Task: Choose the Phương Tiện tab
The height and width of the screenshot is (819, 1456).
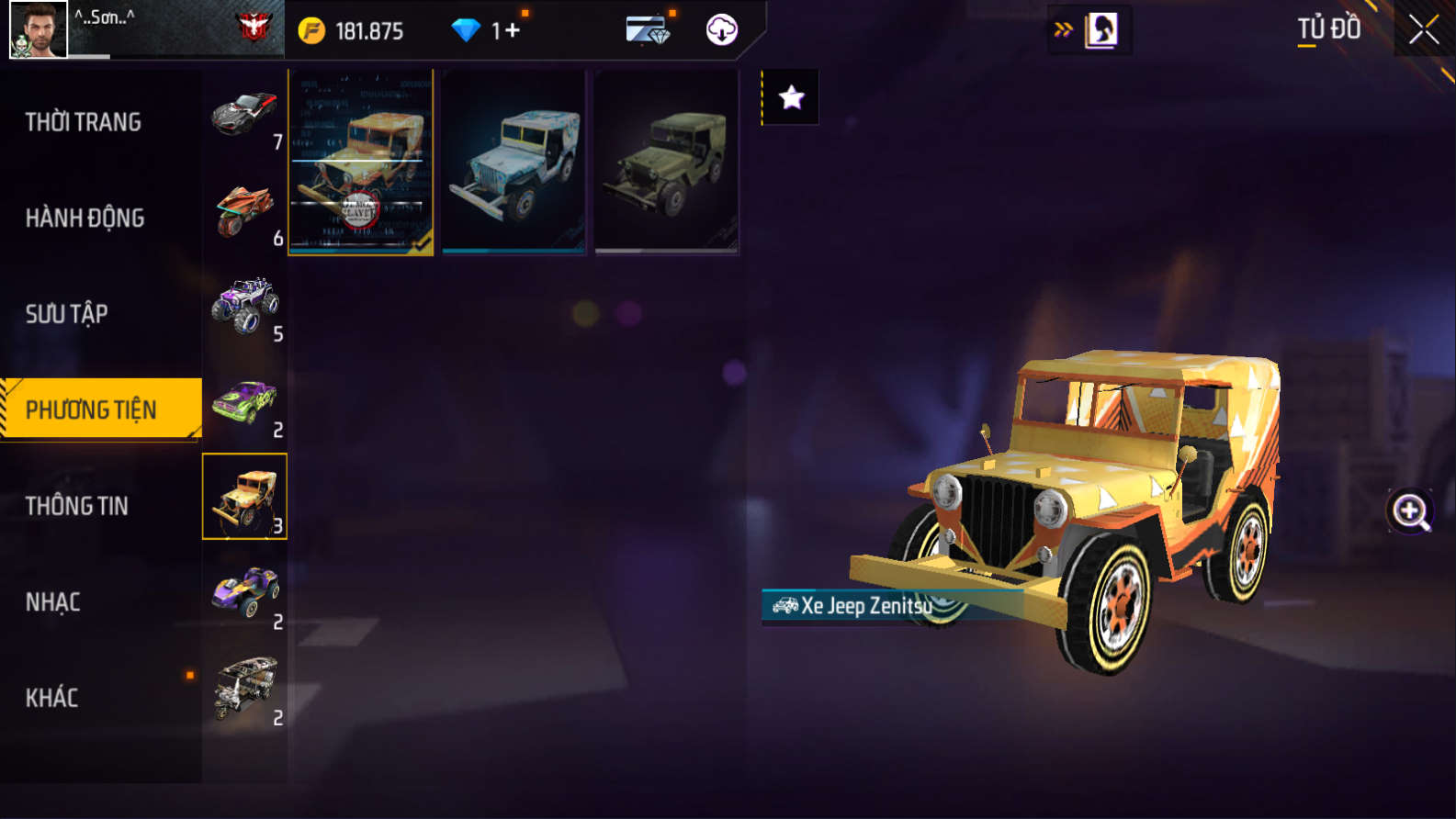Action: [x=92, y=409]
